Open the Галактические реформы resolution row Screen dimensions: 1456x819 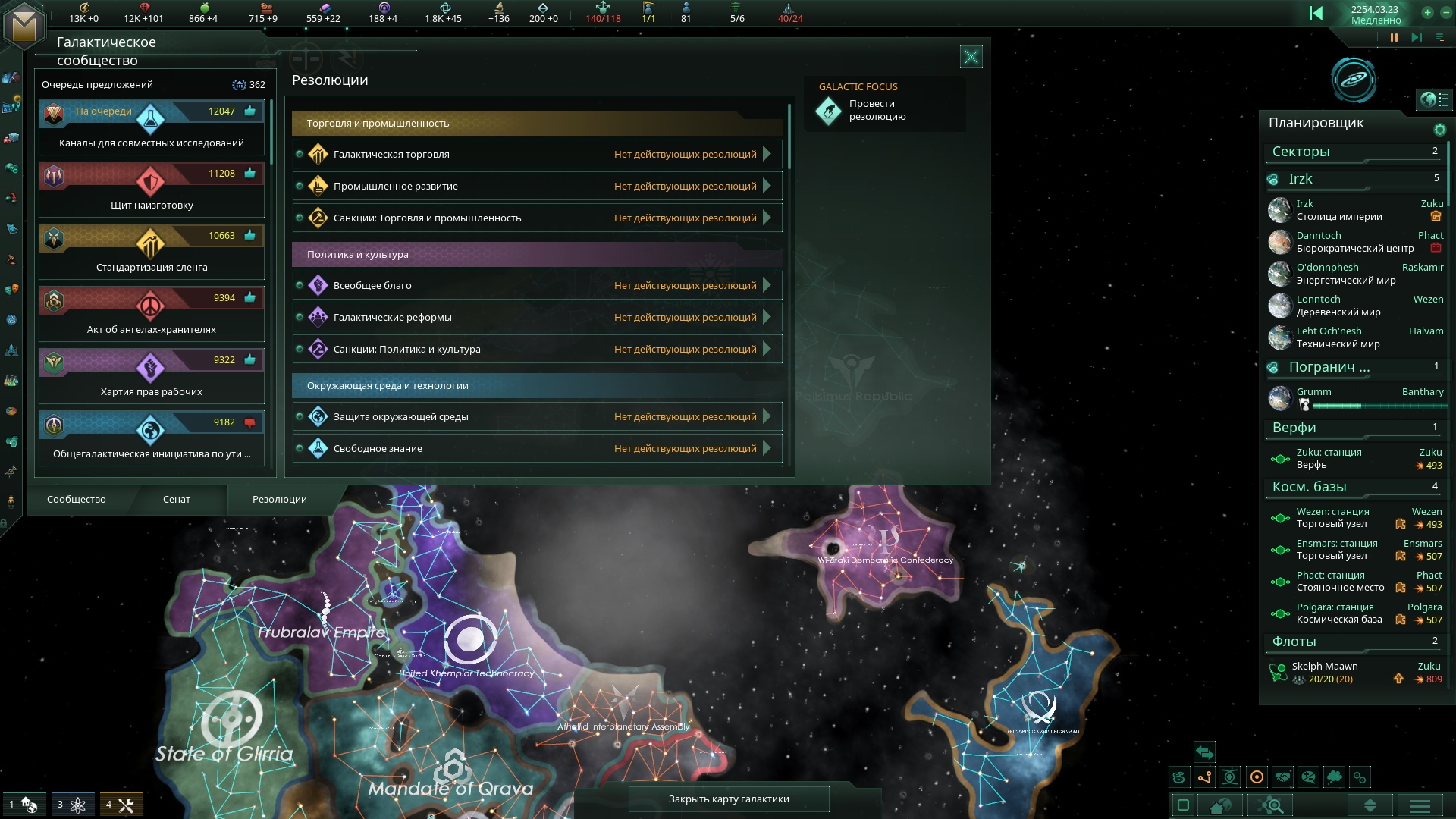[537, 318]
